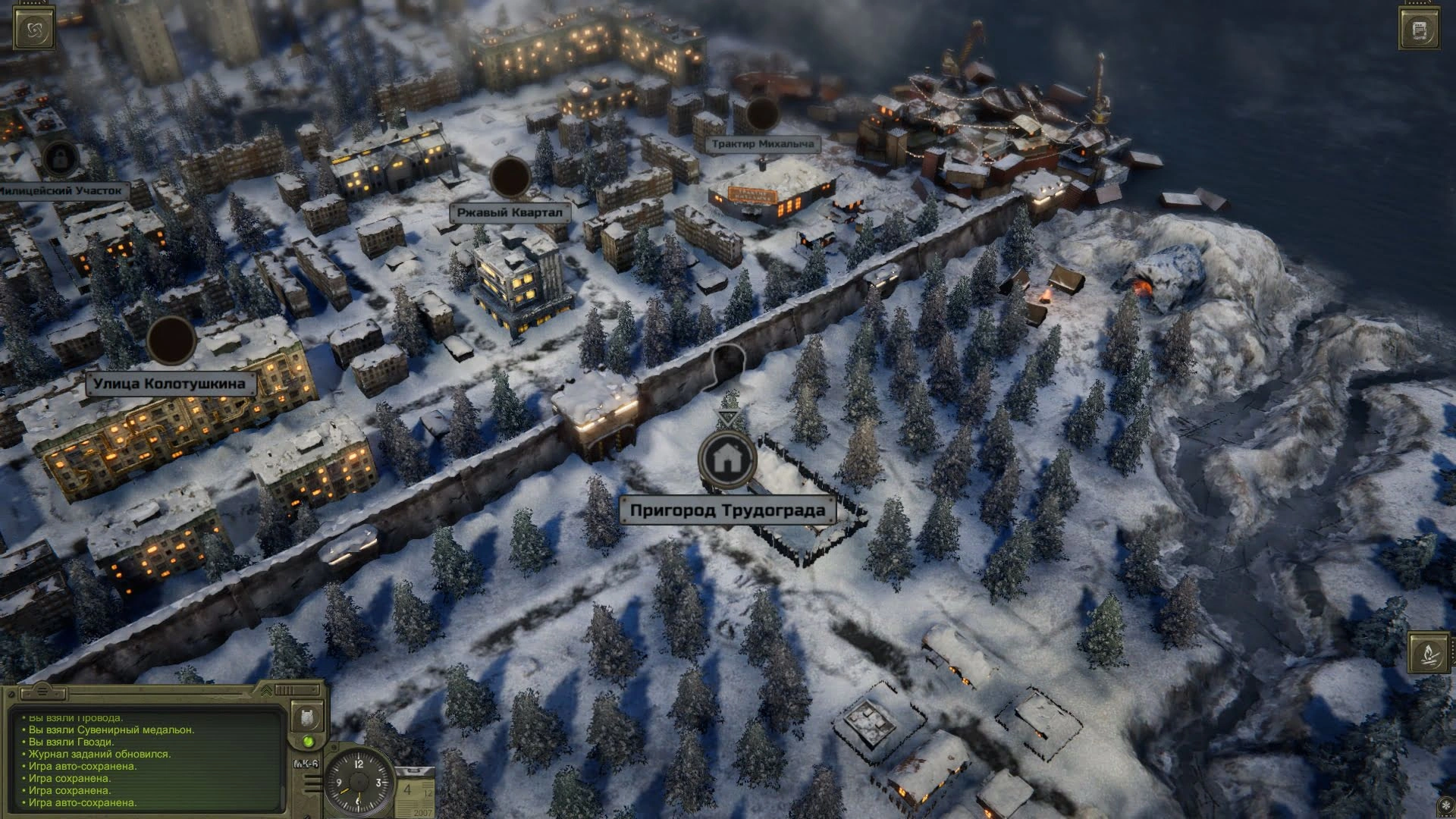Choose the Трактир Михалыча map marker
Screen dimensions: 1456x819
point(761,114)
